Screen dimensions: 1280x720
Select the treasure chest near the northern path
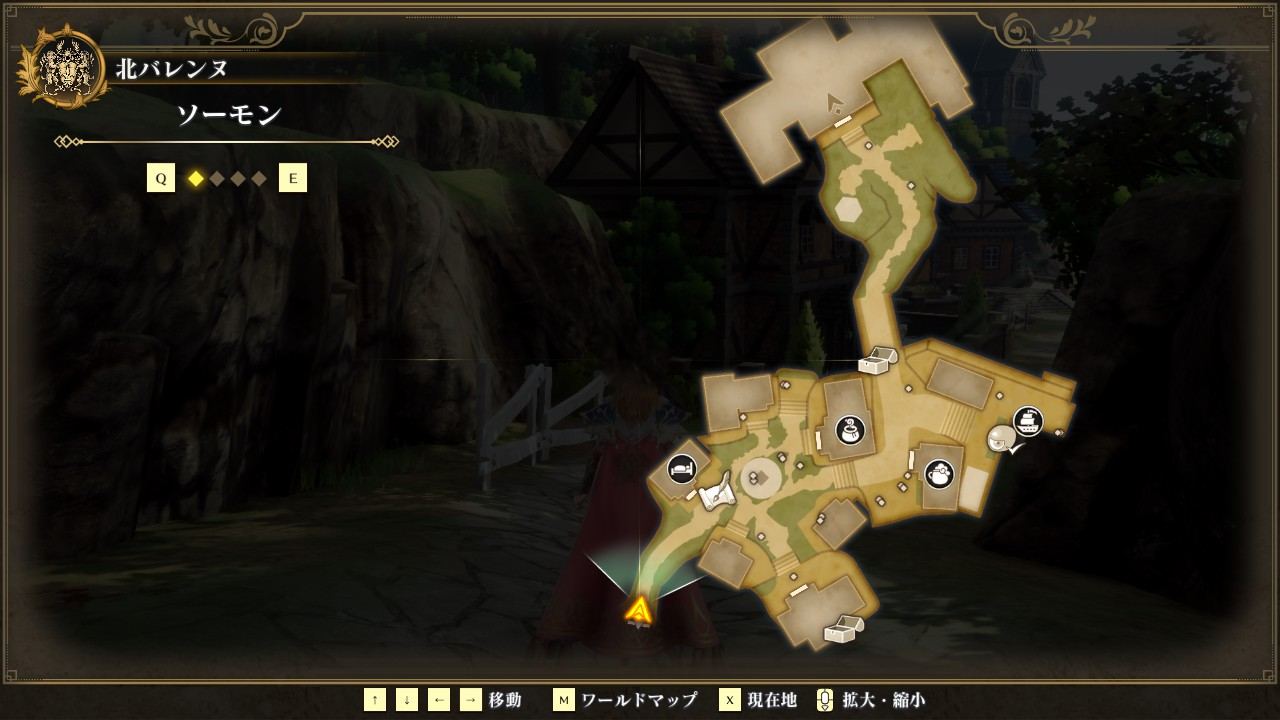tap(876, 360)
